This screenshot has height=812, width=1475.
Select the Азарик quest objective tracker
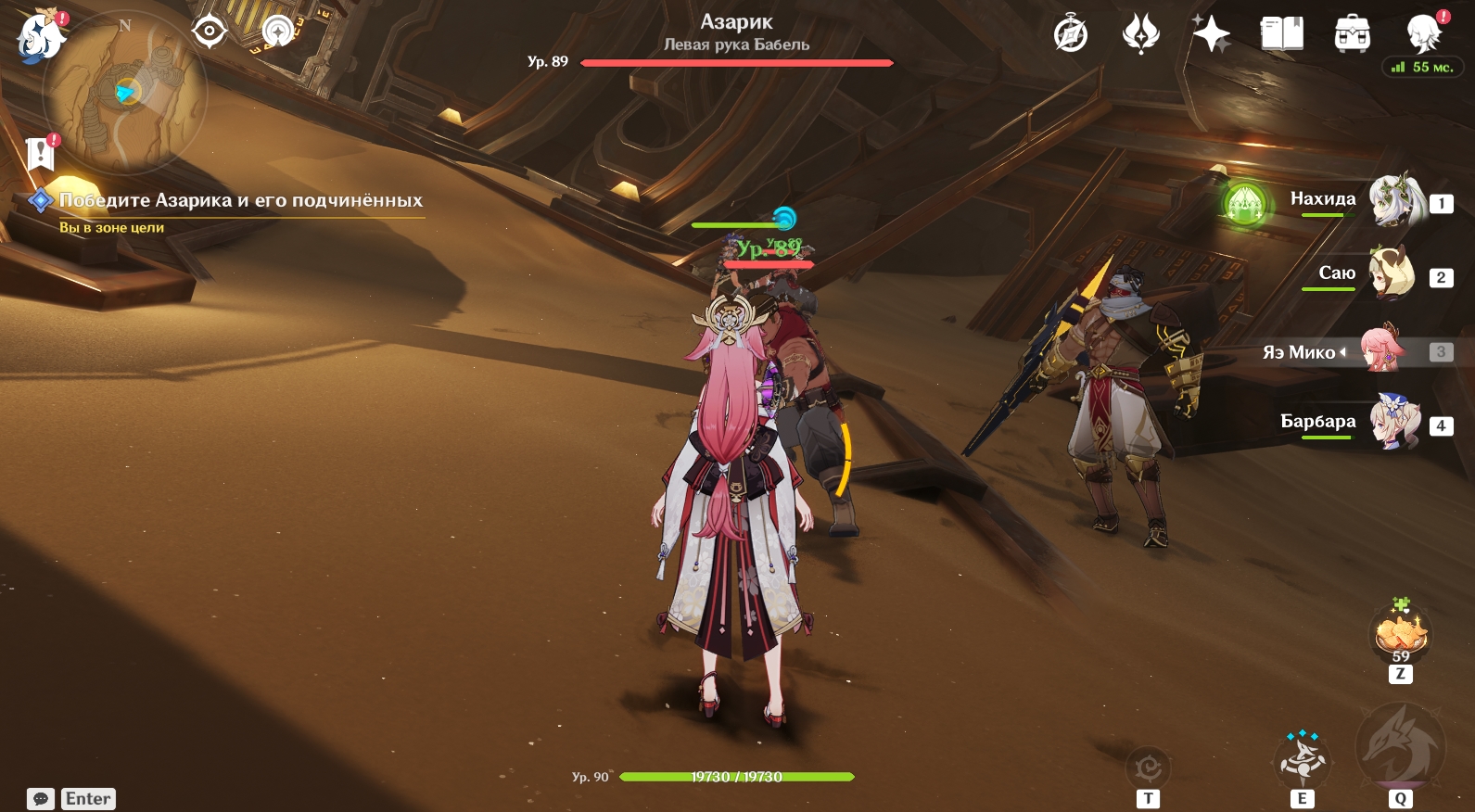(x=240, y=200)
